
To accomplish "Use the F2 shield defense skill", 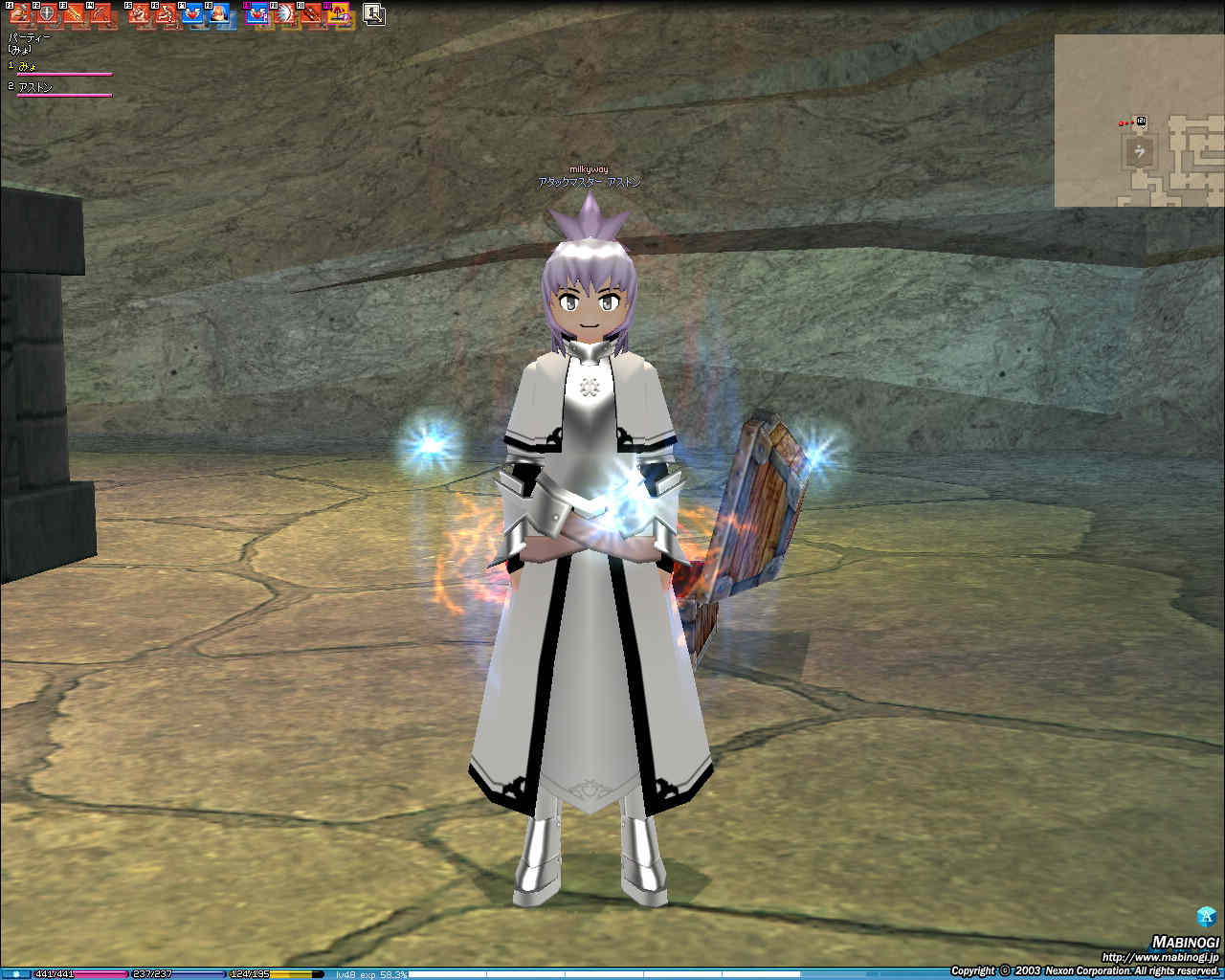I will [47, 14].
